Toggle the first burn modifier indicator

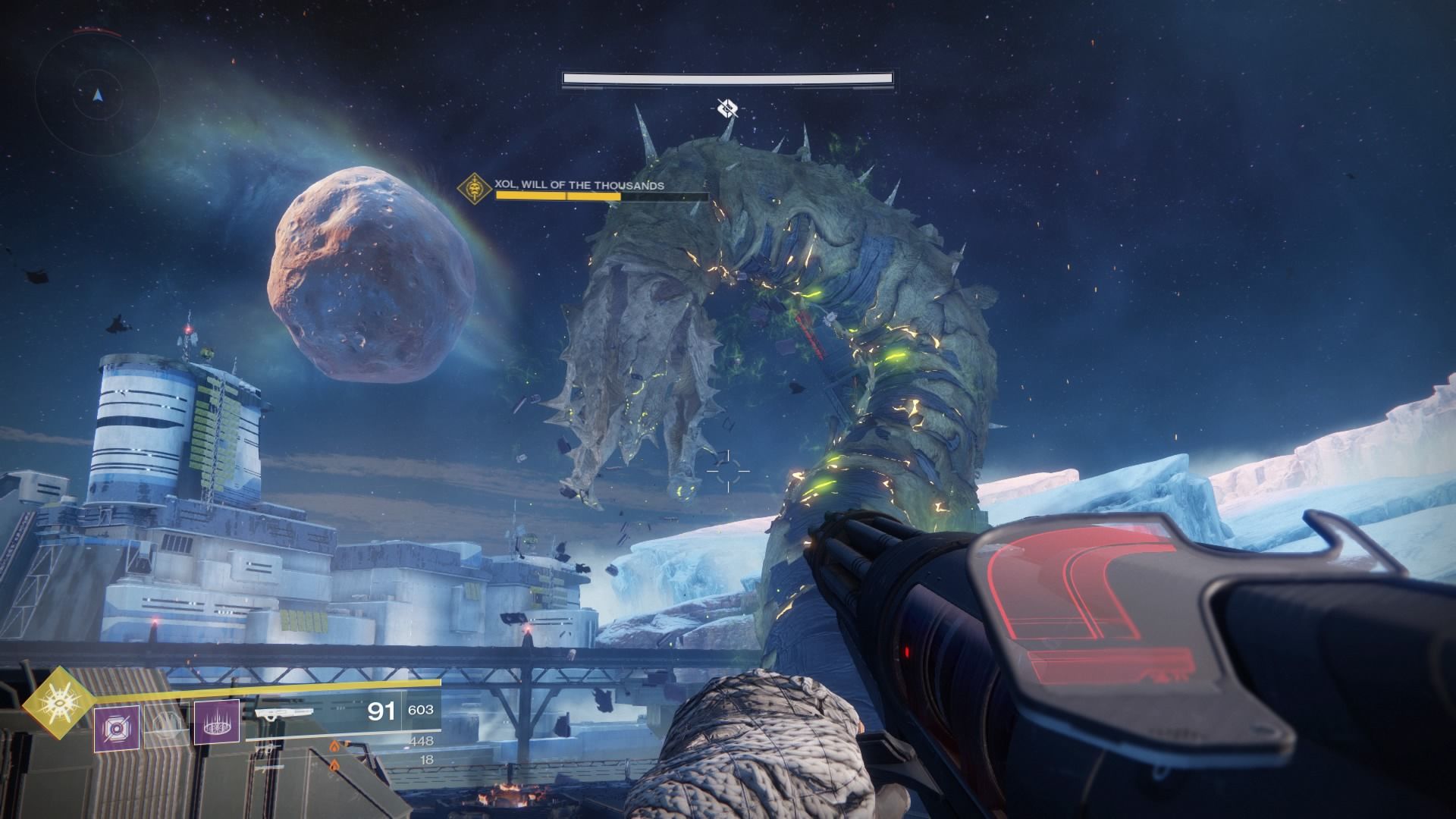click(x=334, y=746)
